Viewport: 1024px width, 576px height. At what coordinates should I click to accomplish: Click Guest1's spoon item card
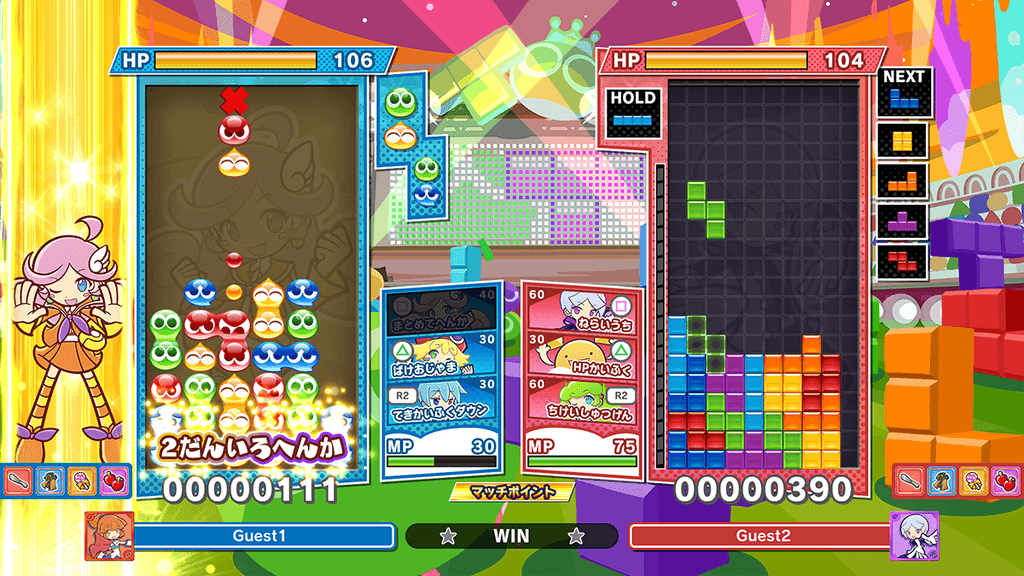pos(19,481)
